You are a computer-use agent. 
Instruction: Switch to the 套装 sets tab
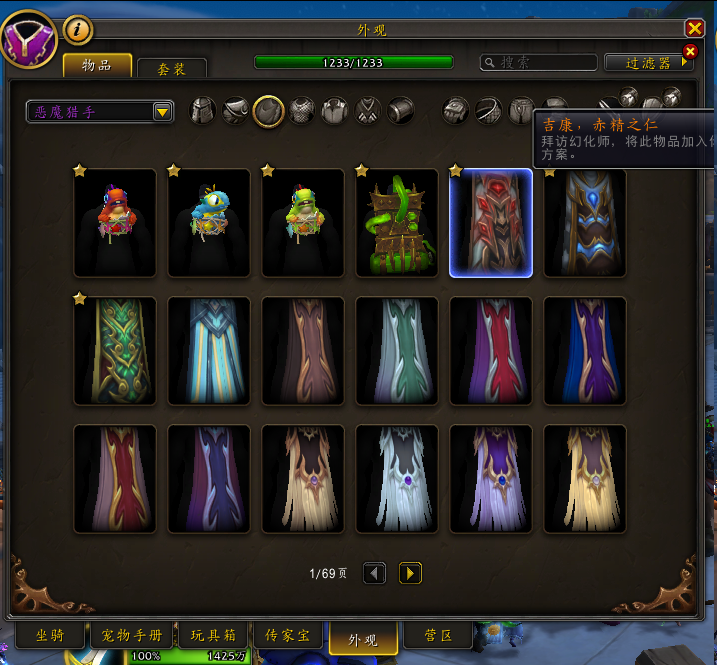click(171, 69)
